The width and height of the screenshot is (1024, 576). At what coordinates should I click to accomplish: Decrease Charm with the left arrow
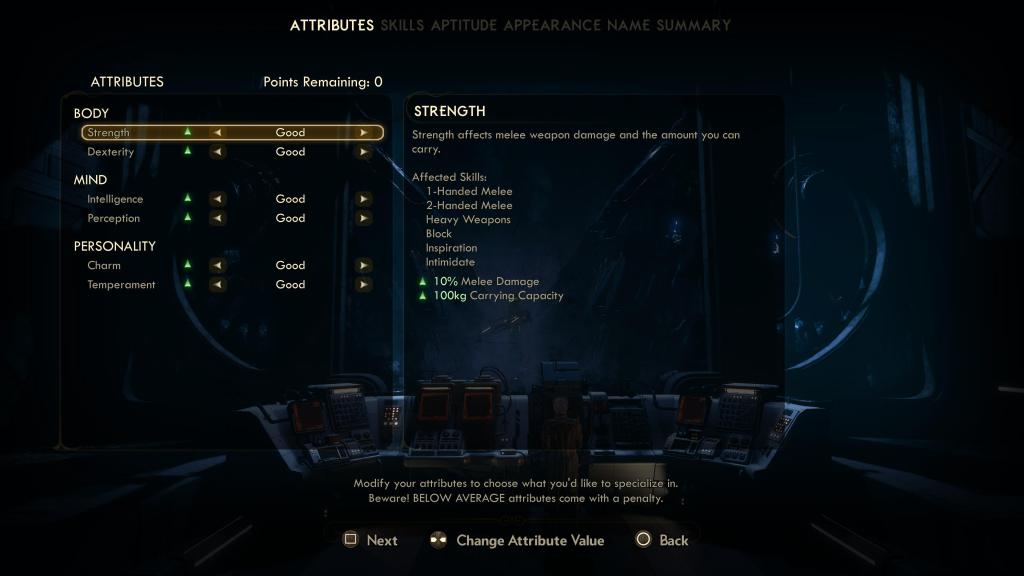[217, 265]
